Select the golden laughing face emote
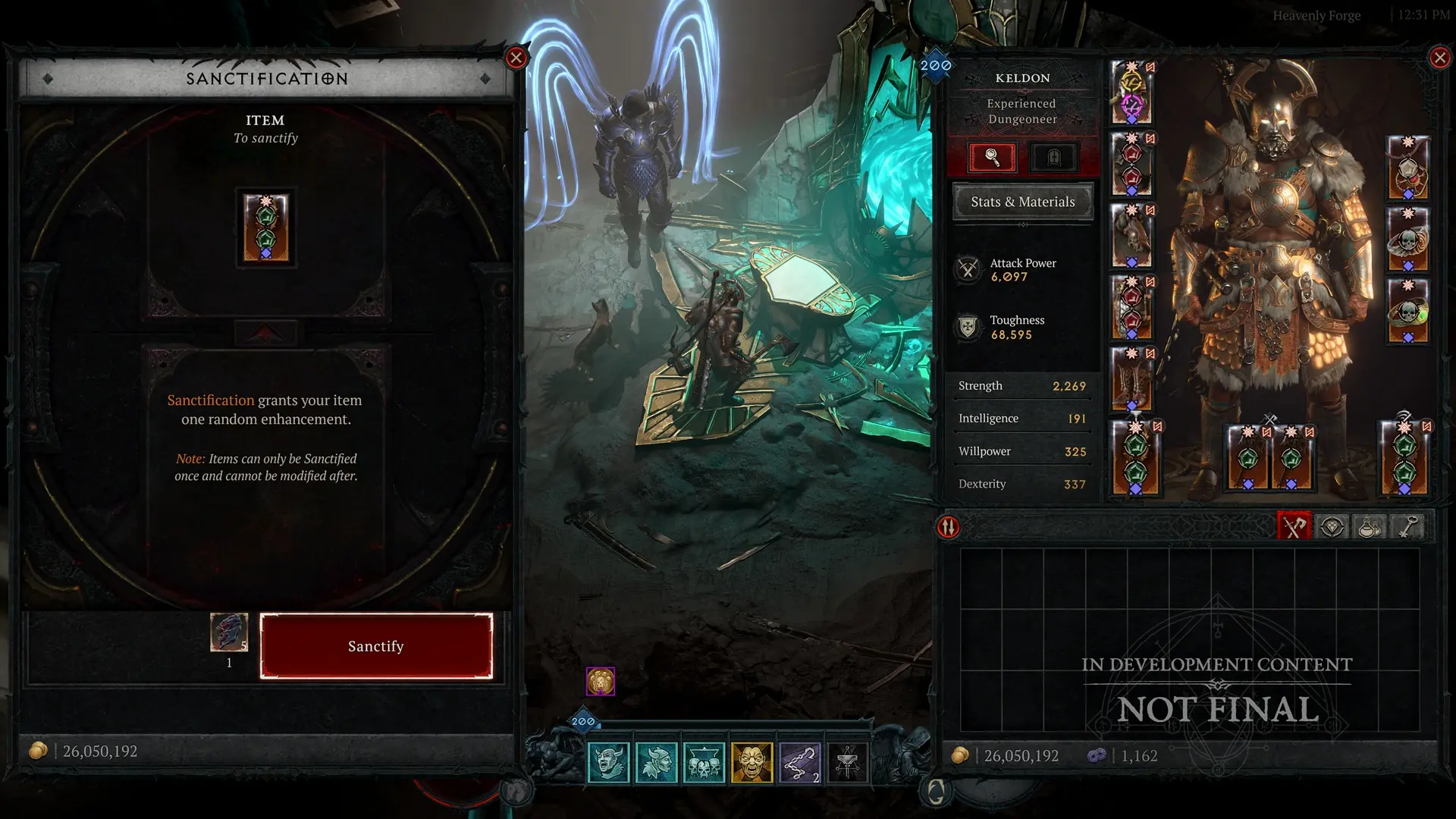Screen dimensions: 1456x819 pyautogui.click(x=752, y=762)
